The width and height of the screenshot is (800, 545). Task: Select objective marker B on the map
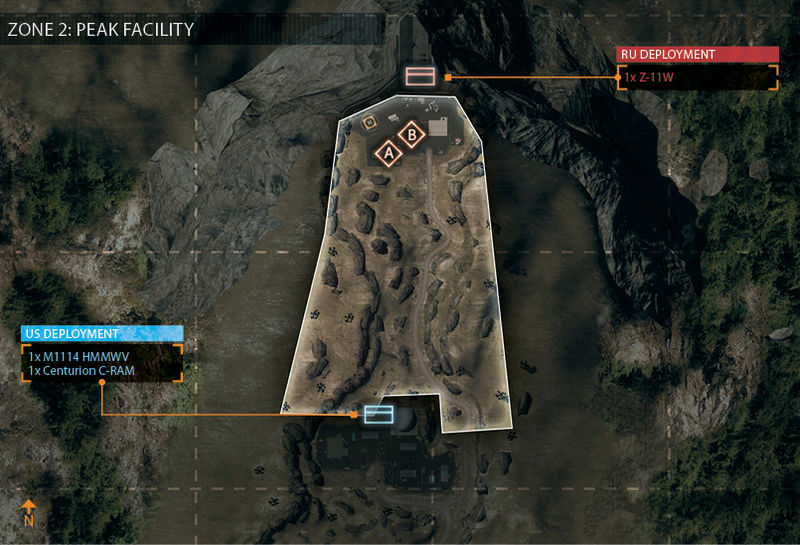point(410,133)
